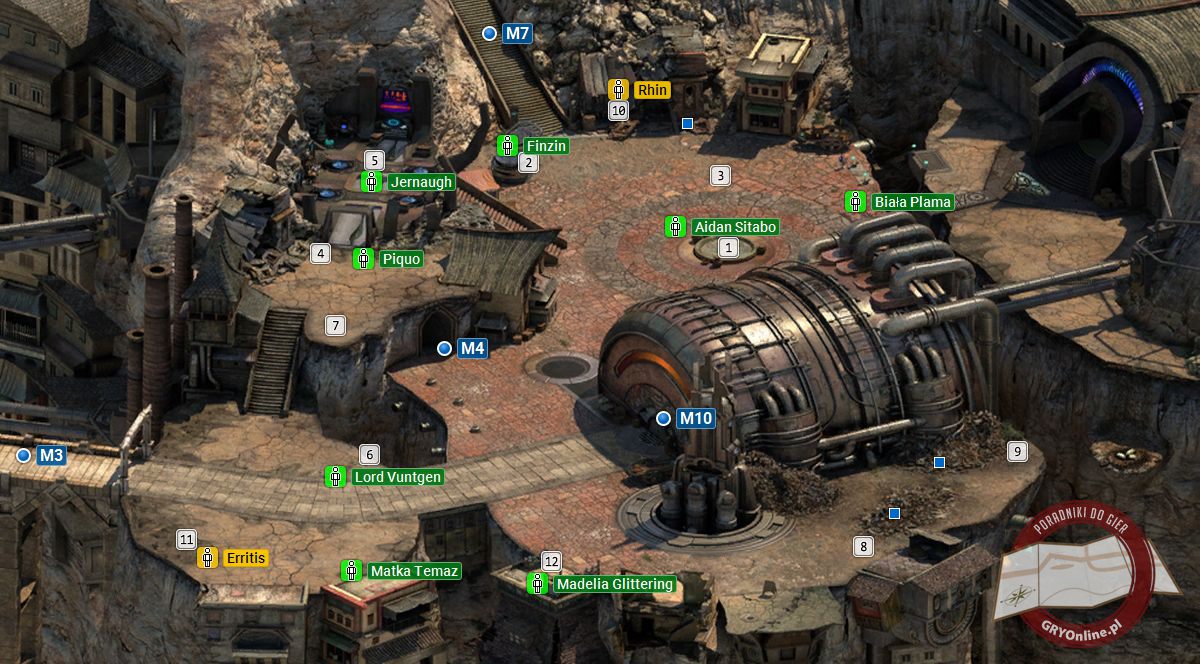The height and width of the screenshot is (664, 1200).
Task: Click the numbered marker 9
Action: tap(1017, 451)
